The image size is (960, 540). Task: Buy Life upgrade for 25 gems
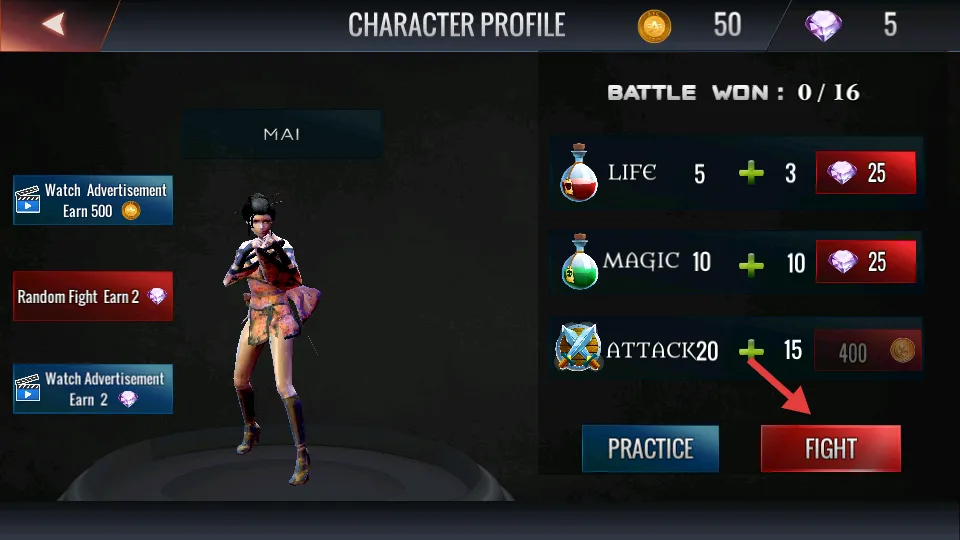coord(866,173)
